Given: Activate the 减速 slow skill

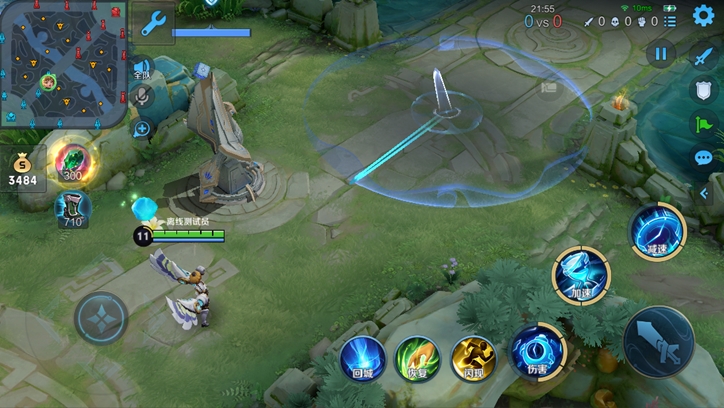Looking at the screenshot, I should (657, 231).
